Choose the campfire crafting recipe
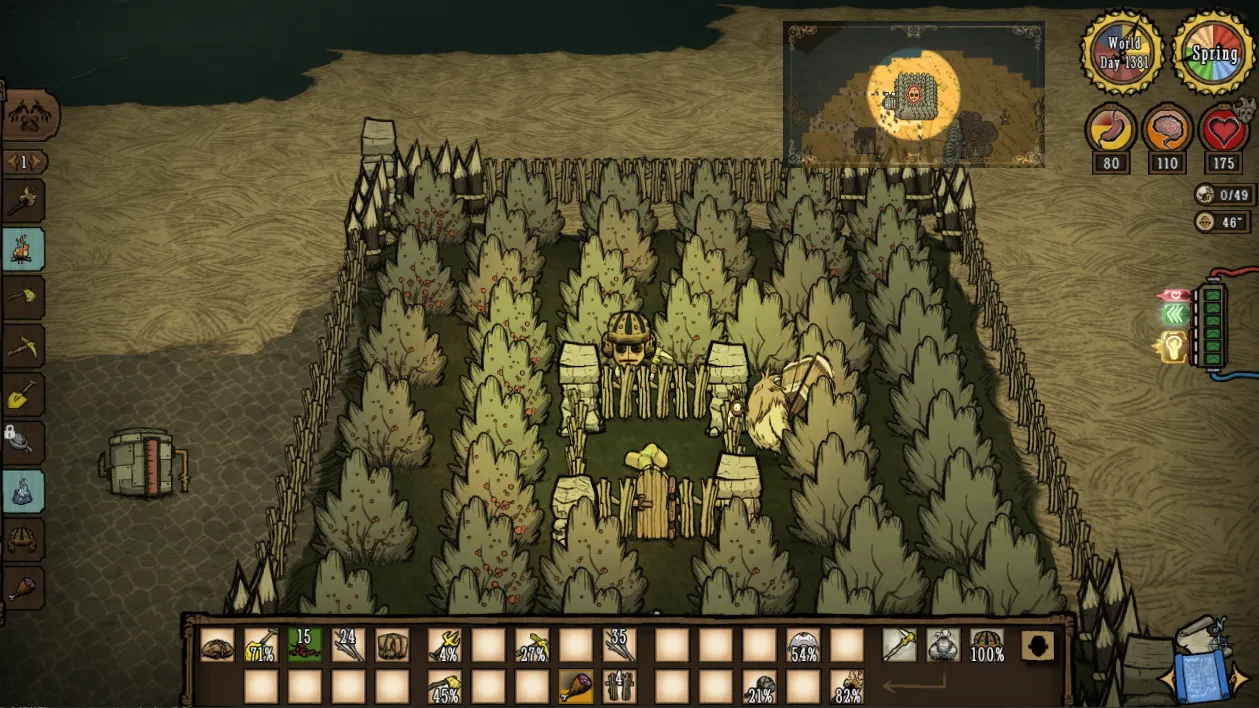Viewport: 1259px width, 708px height. pos(23,250)
